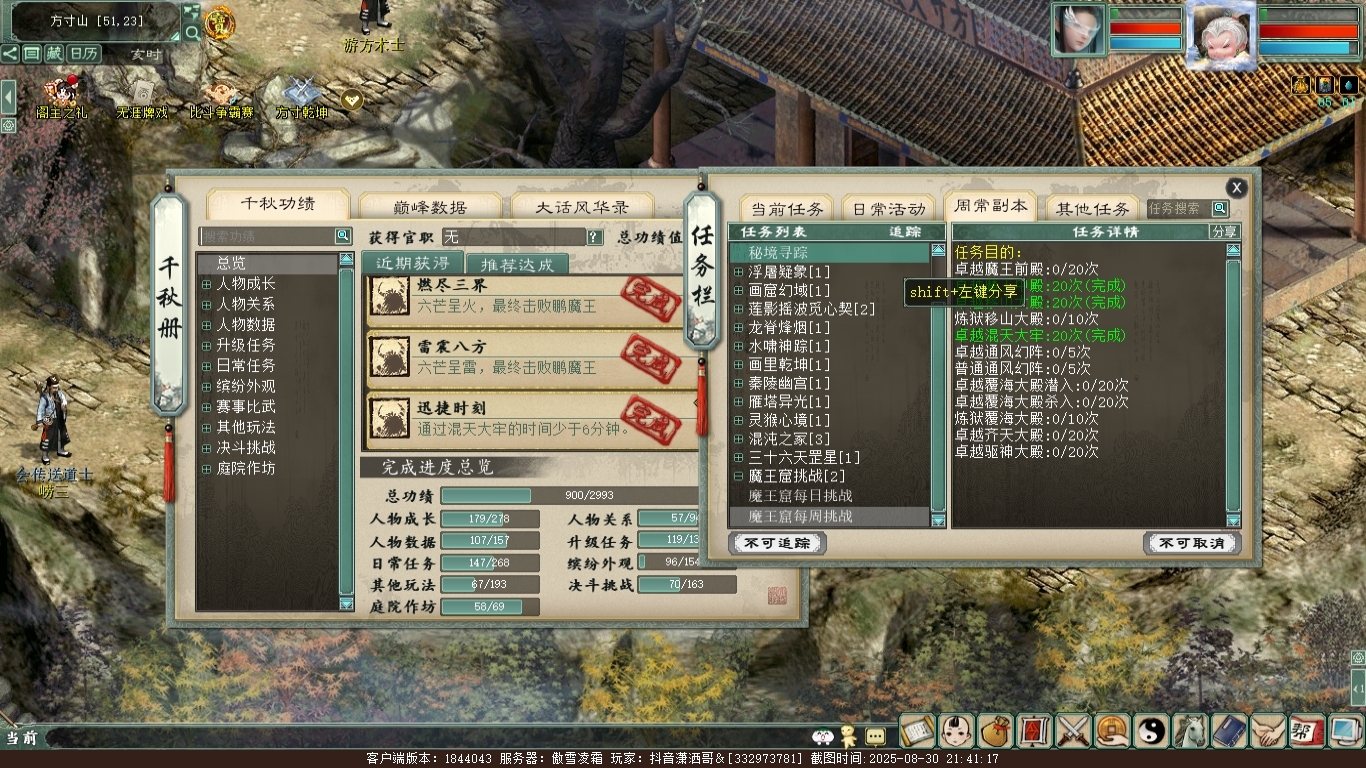
Task: Open the yin-yang icon in the bottom toolbar
Action: pyautogui.click(x=1151, y=731)
